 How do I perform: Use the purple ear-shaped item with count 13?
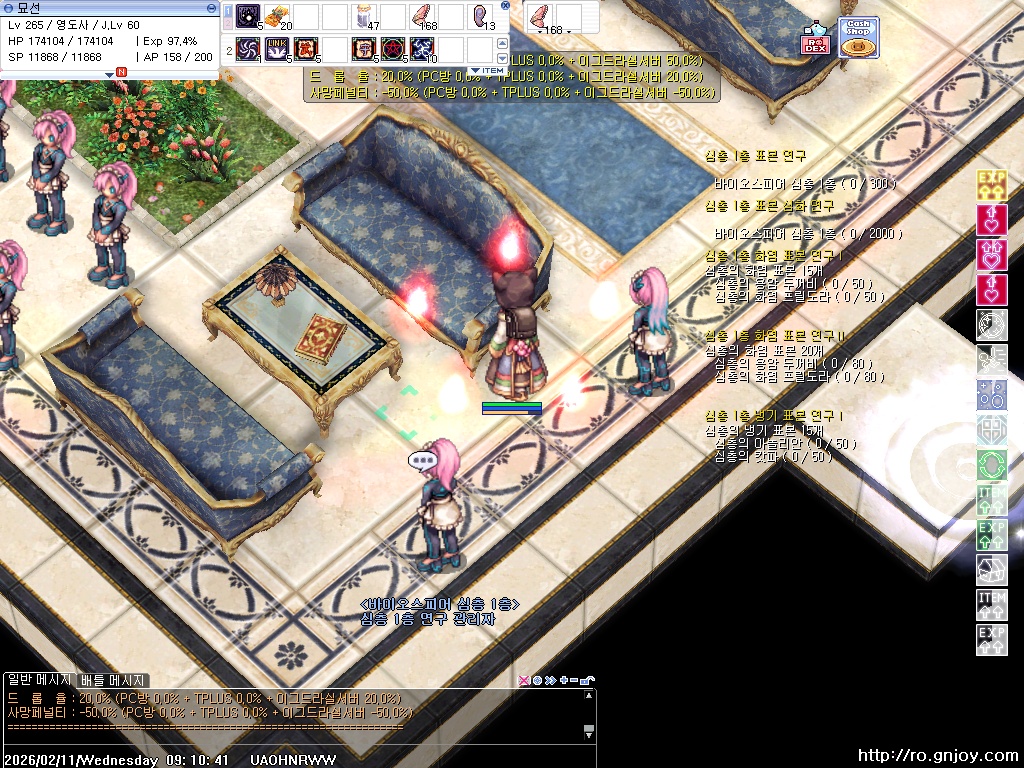pyautogui.click(x=480, y=17)
